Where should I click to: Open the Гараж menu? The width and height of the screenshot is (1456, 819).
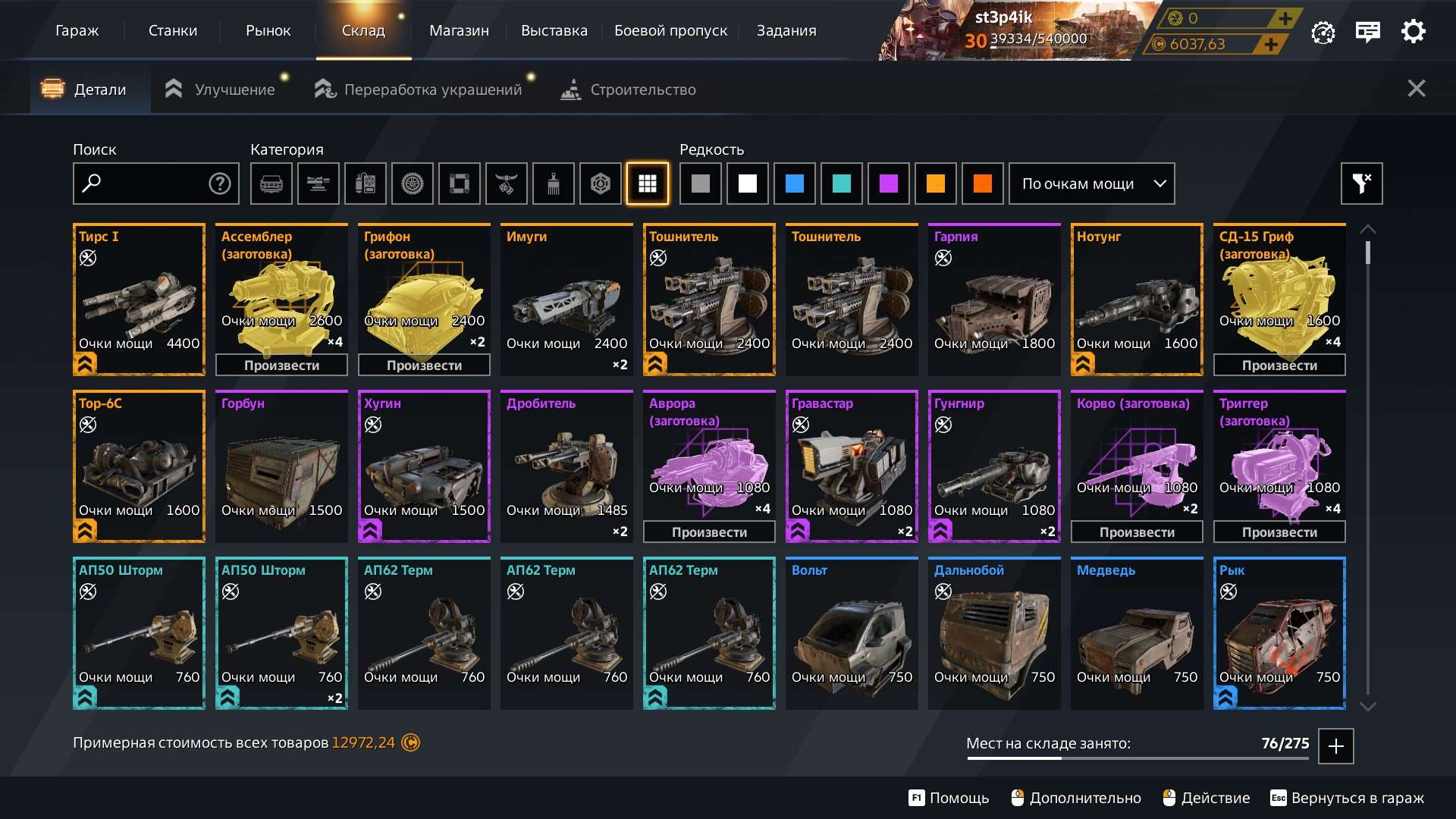click(77, 31)
